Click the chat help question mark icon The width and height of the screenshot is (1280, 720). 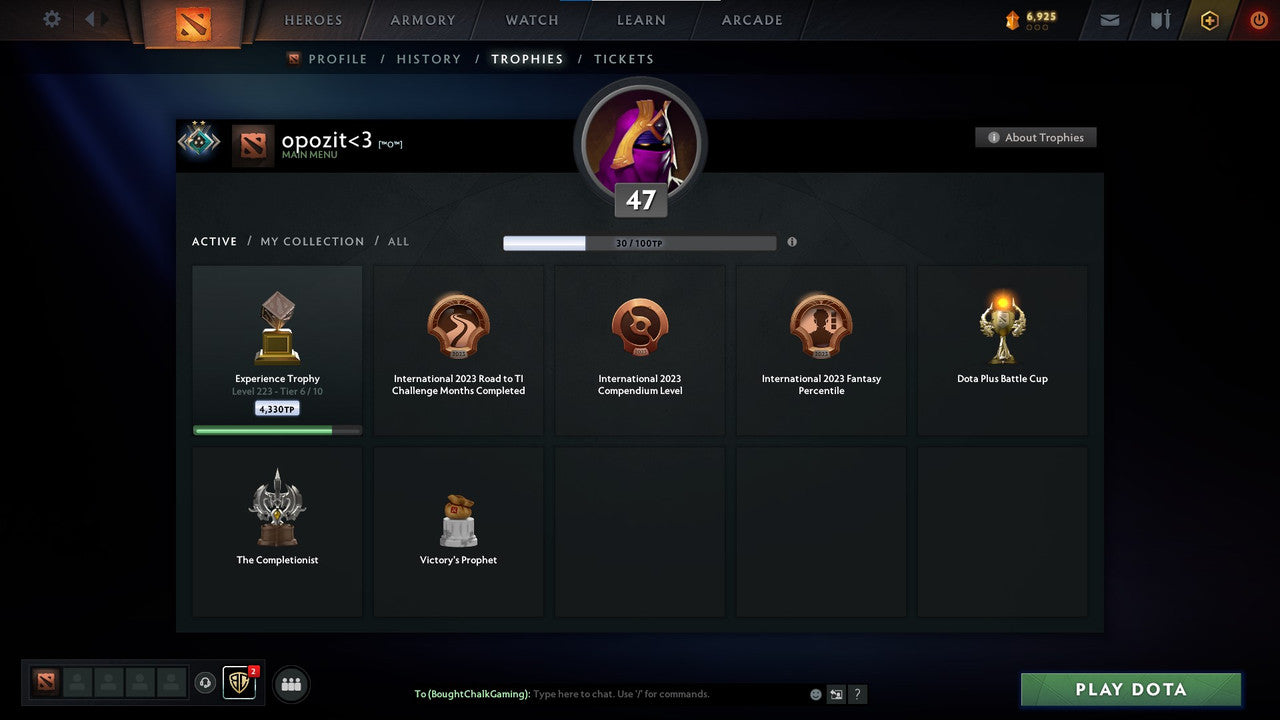[857, 693]
